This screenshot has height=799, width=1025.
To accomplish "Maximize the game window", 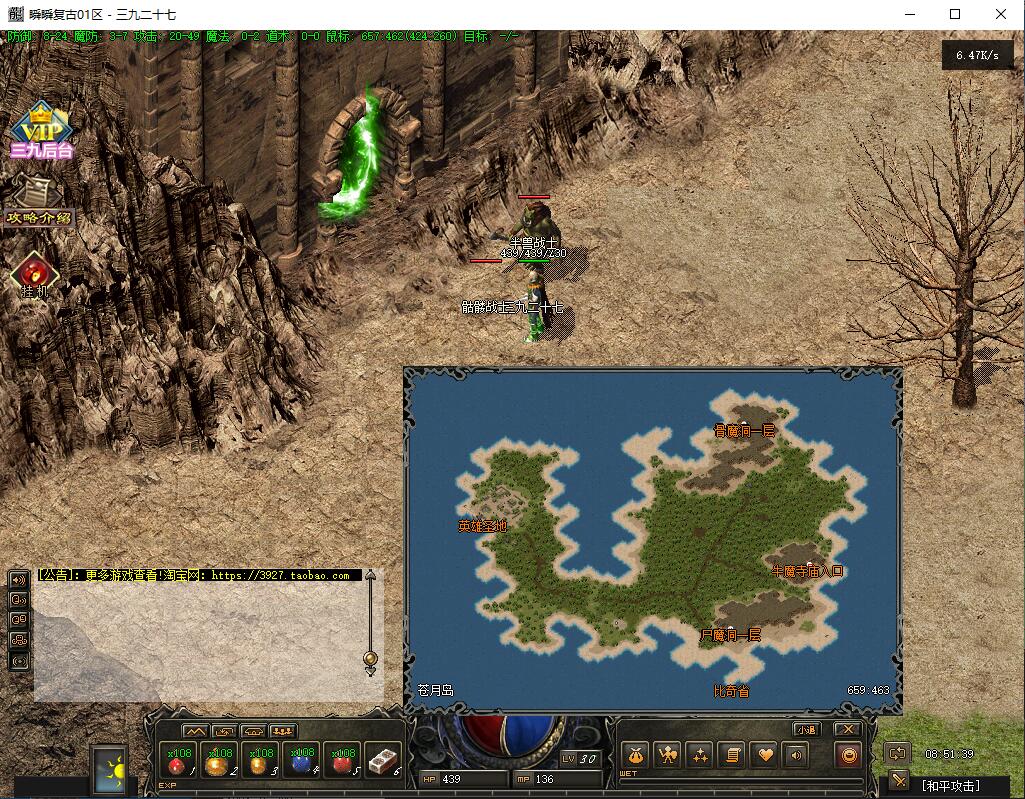I will point(955,14).
